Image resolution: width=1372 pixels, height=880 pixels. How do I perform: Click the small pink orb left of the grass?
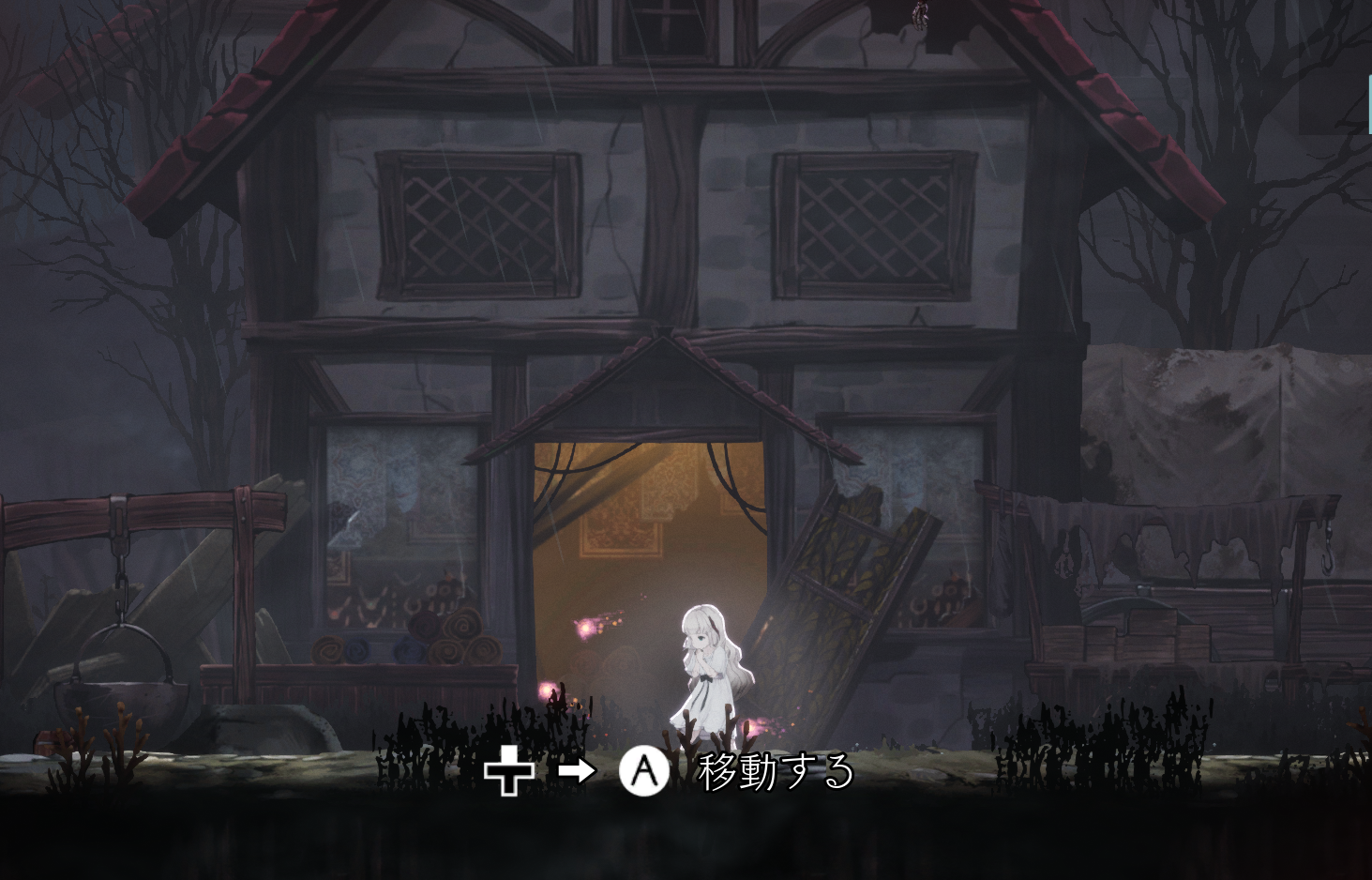(547, 690)
